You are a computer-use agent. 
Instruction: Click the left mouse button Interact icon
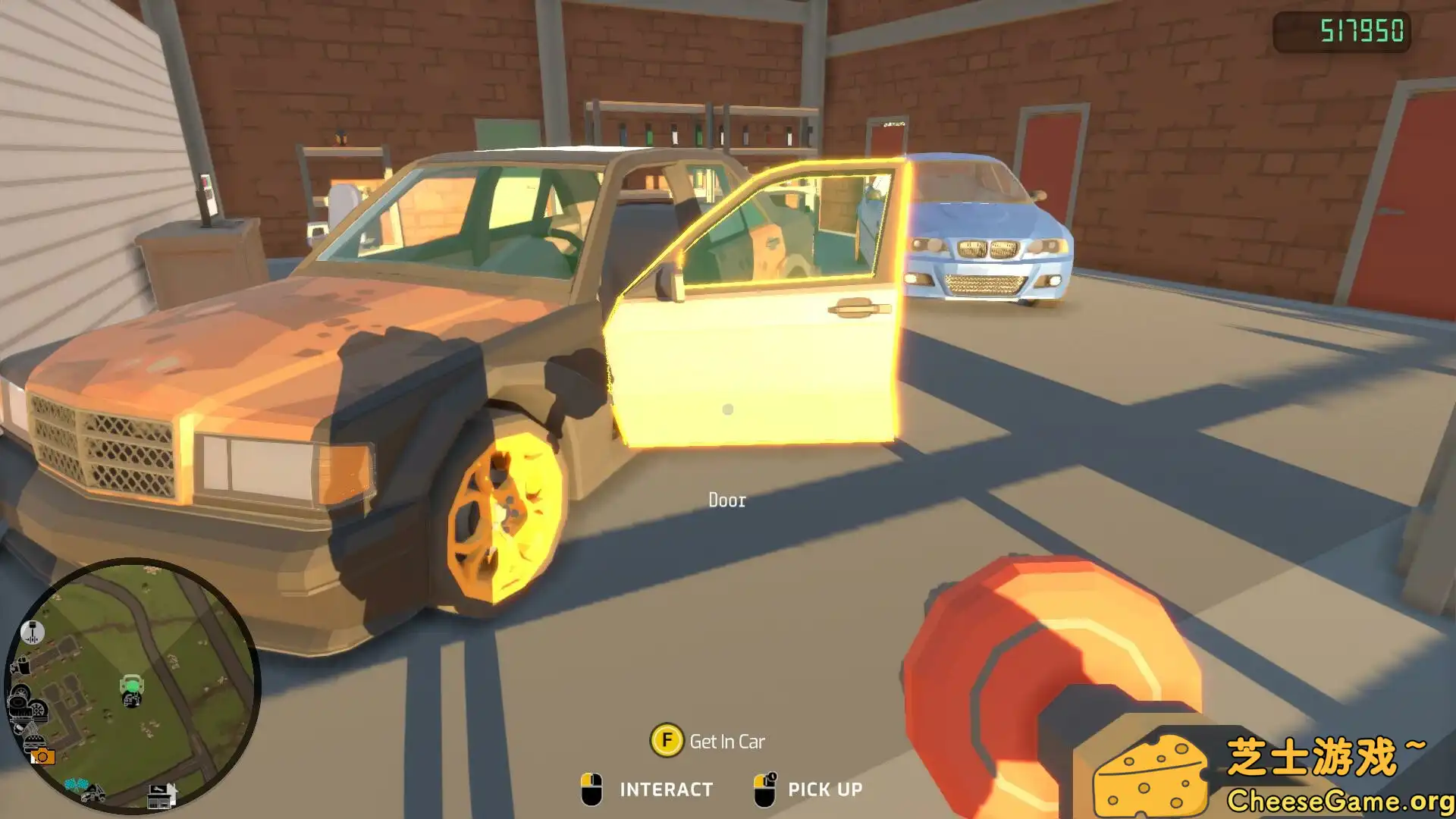coord(593,789)
